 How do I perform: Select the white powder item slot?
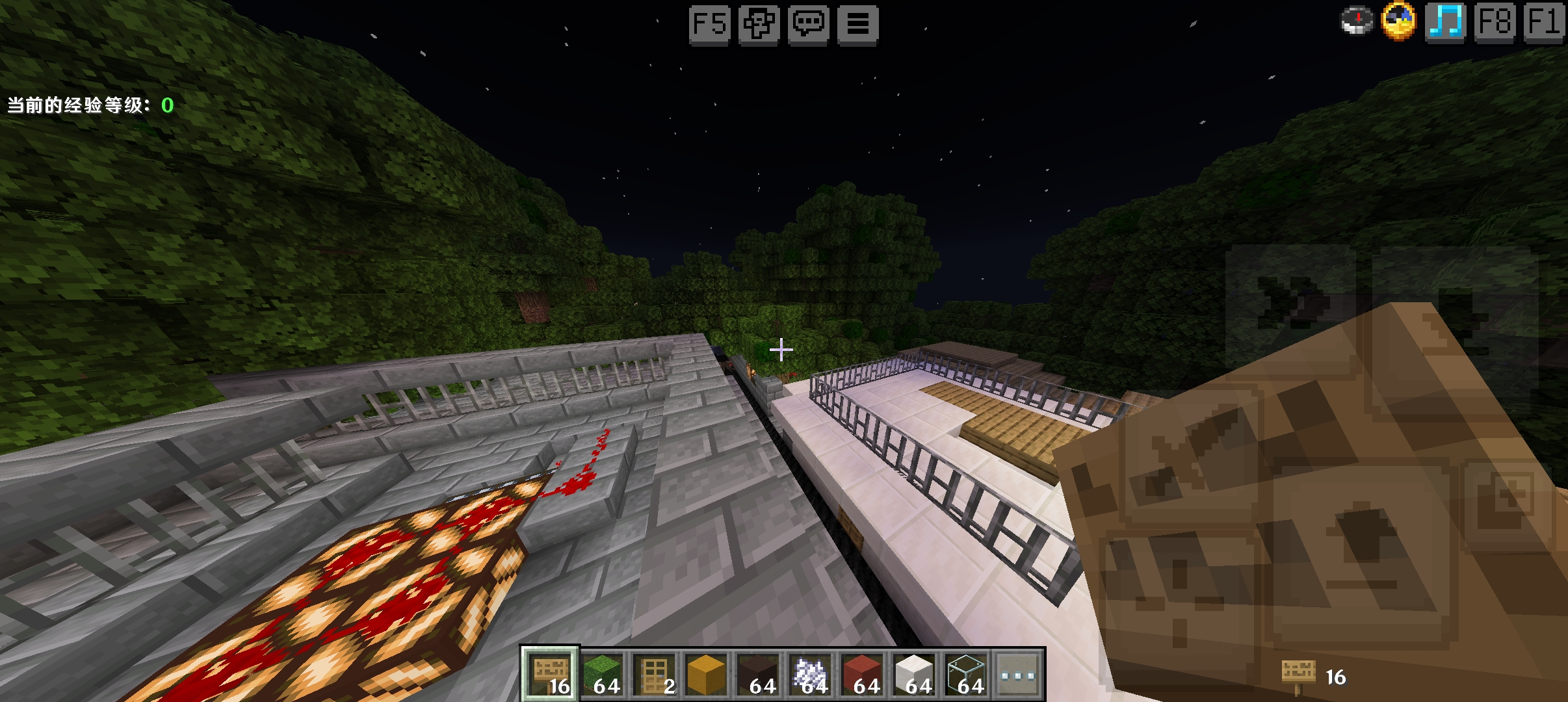click(810, 675)
